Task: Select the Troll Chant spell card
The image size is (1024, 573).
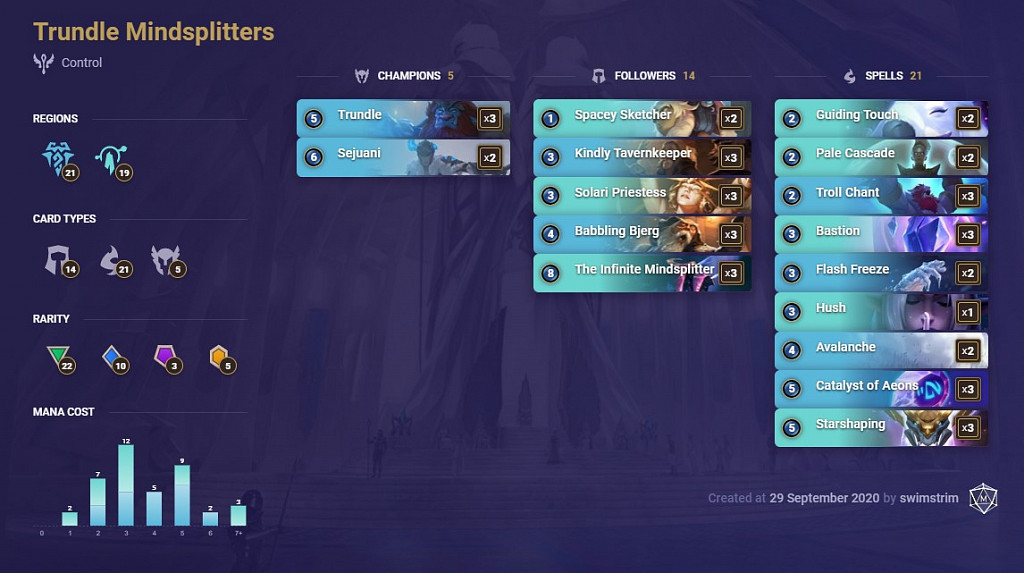Action: [881, 195]
